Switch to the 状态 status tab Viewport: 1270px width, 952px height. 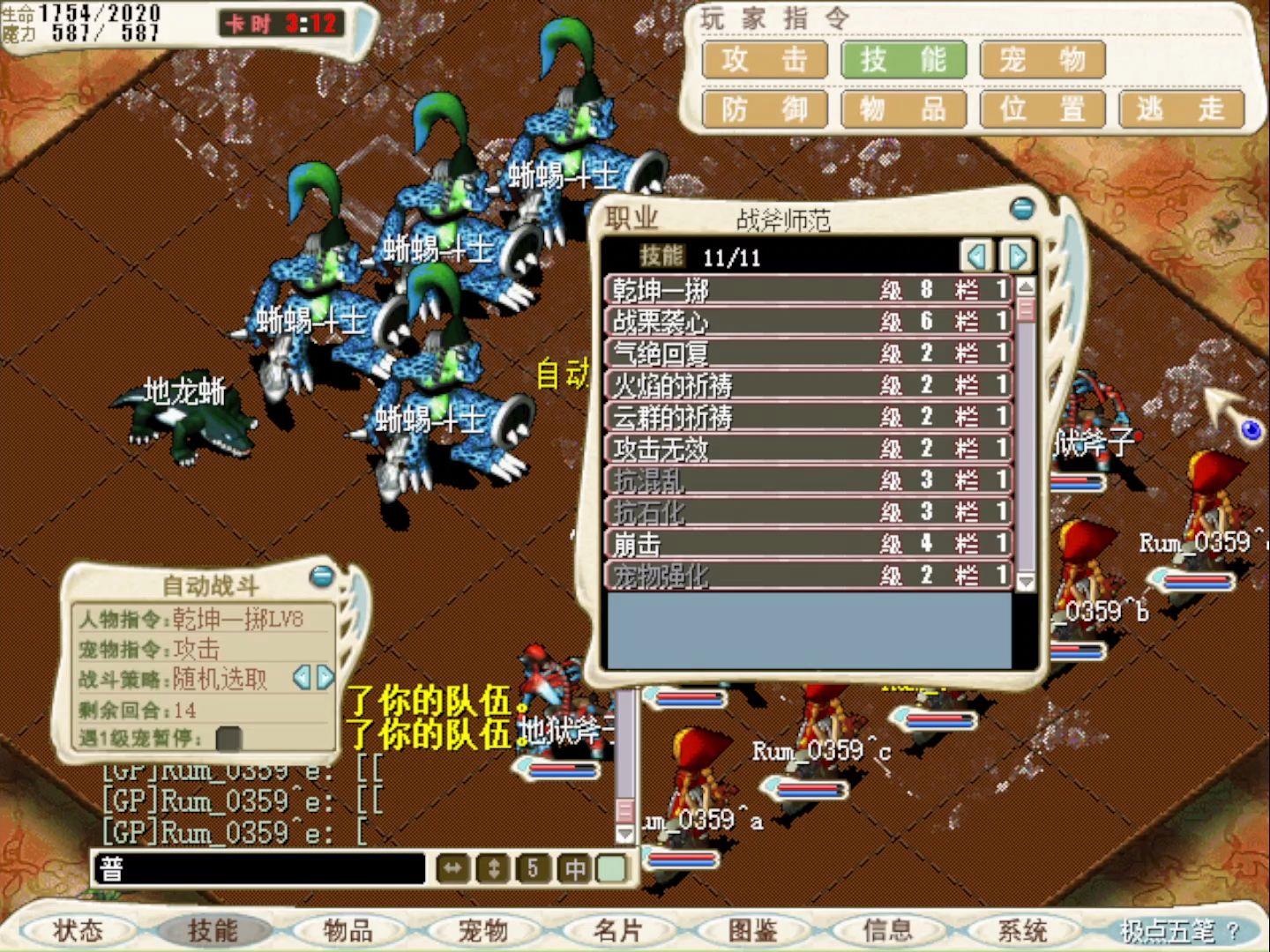78,929
